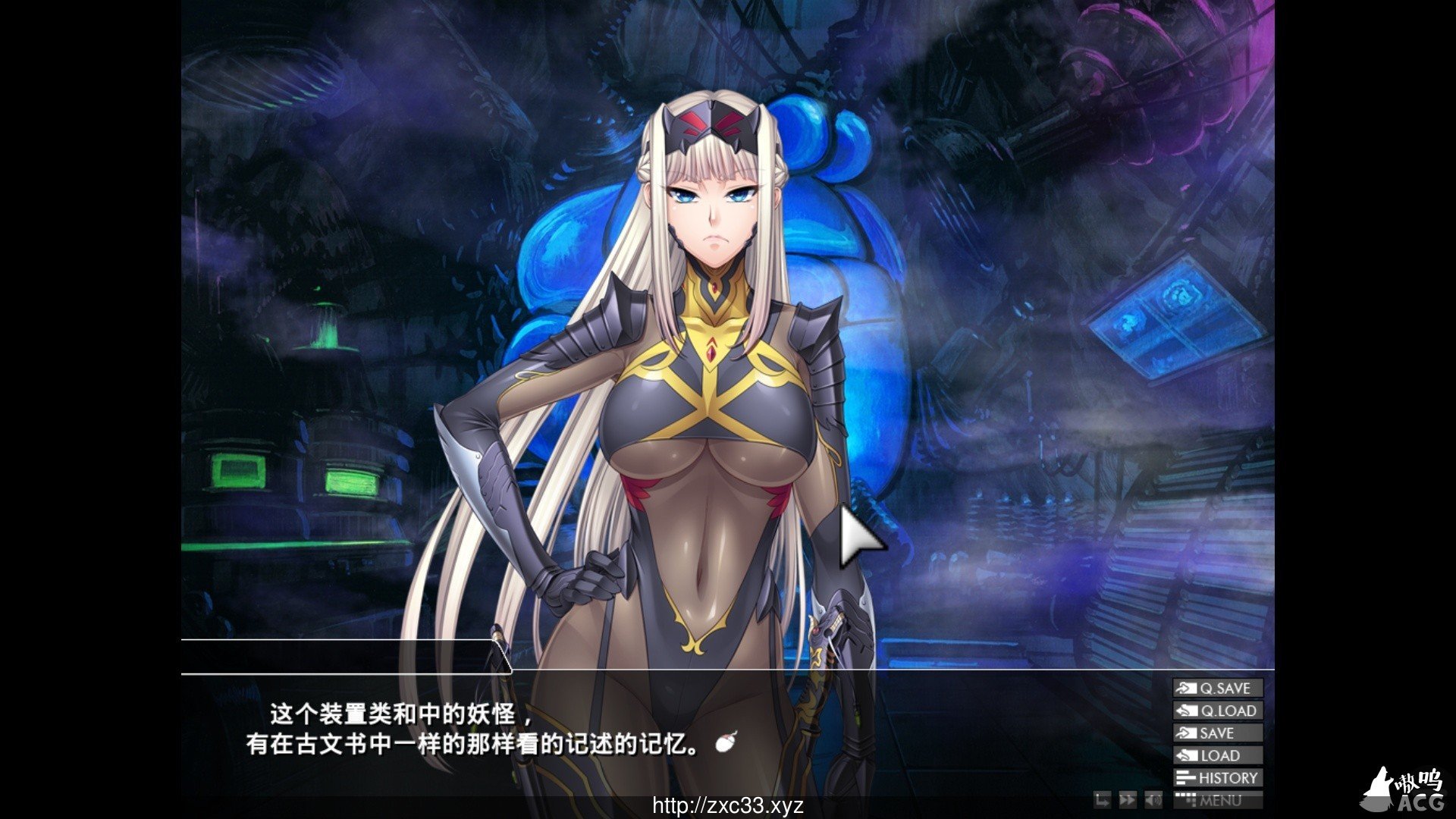Click the http://zxc33.xyz link
Viewport: 1456px width, 819px height.
(x=728, y=806)
